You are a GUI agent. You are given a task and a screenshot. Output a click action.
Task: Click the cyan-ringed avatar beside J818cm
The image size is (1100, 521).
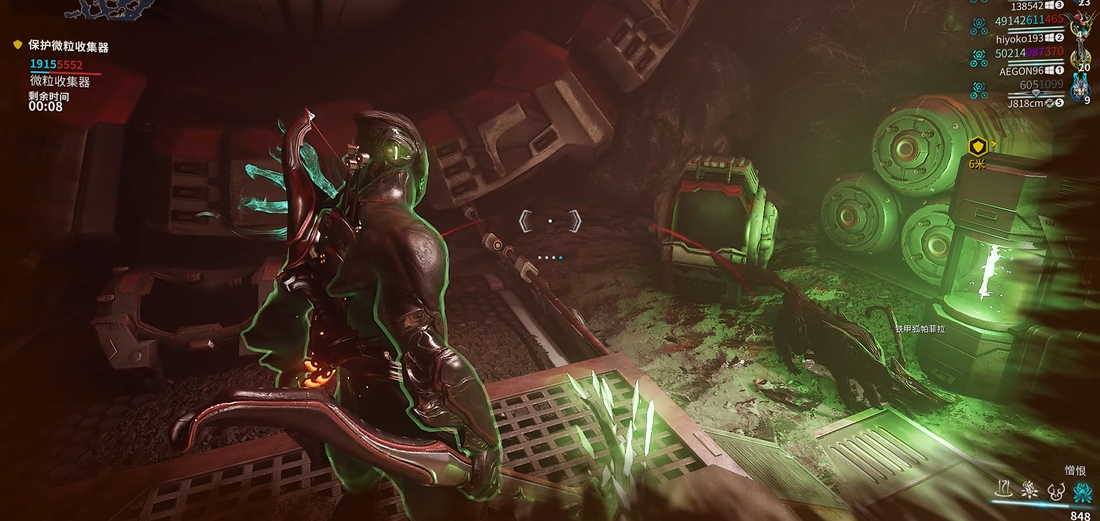point(1080,90)
